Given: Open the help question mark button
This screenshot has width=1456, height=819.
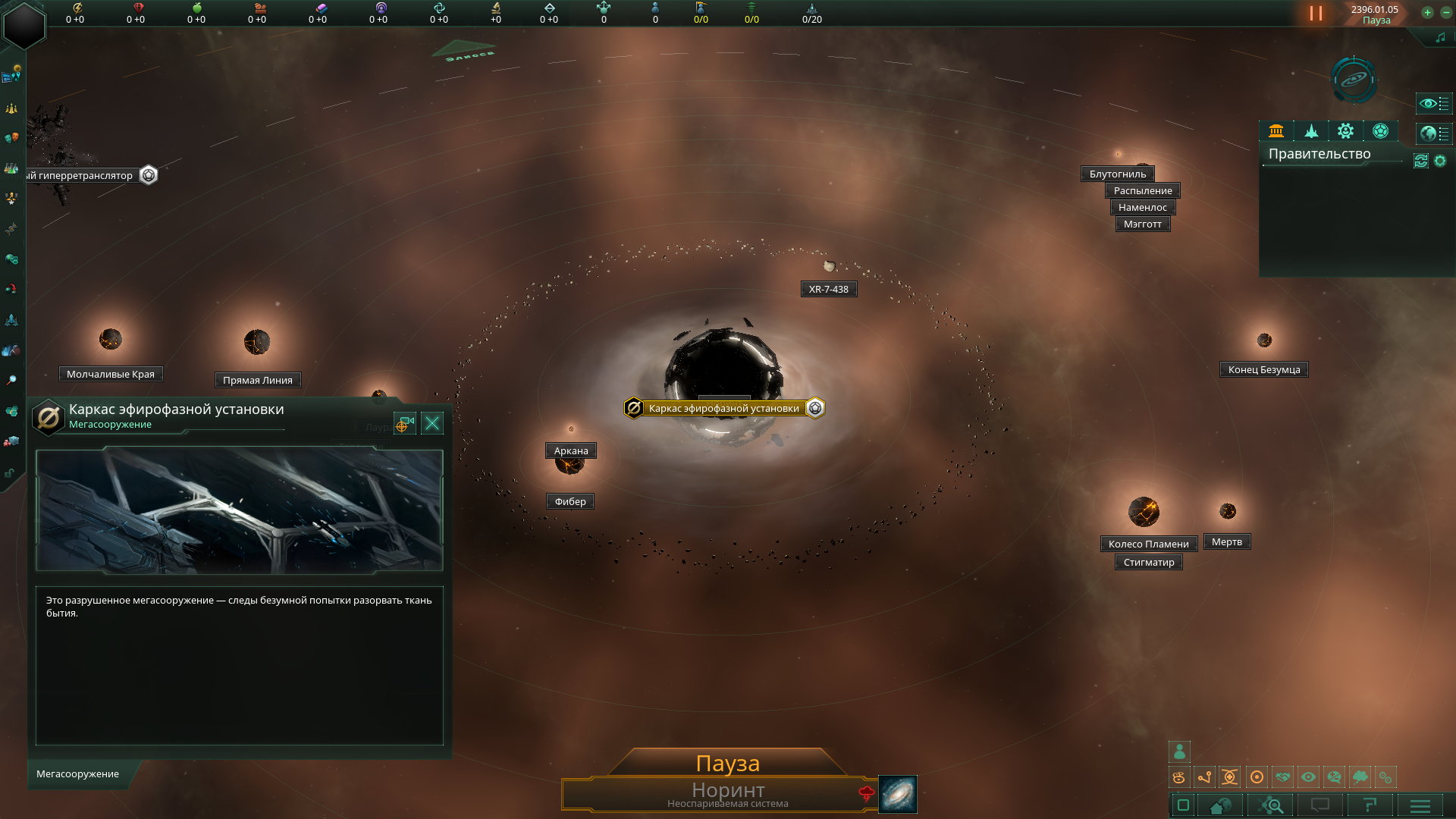Looking at the screenshot, I should click(1369, 805).
